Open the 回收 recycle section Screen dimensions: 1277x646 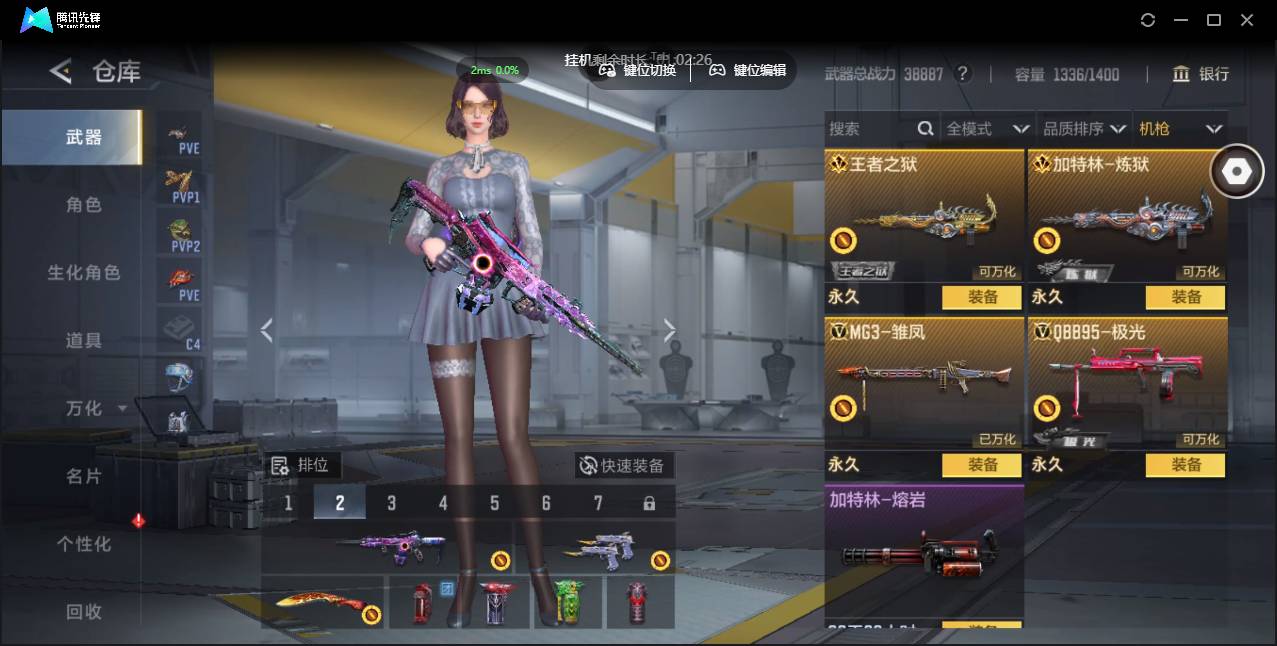[x=84, y=612]
